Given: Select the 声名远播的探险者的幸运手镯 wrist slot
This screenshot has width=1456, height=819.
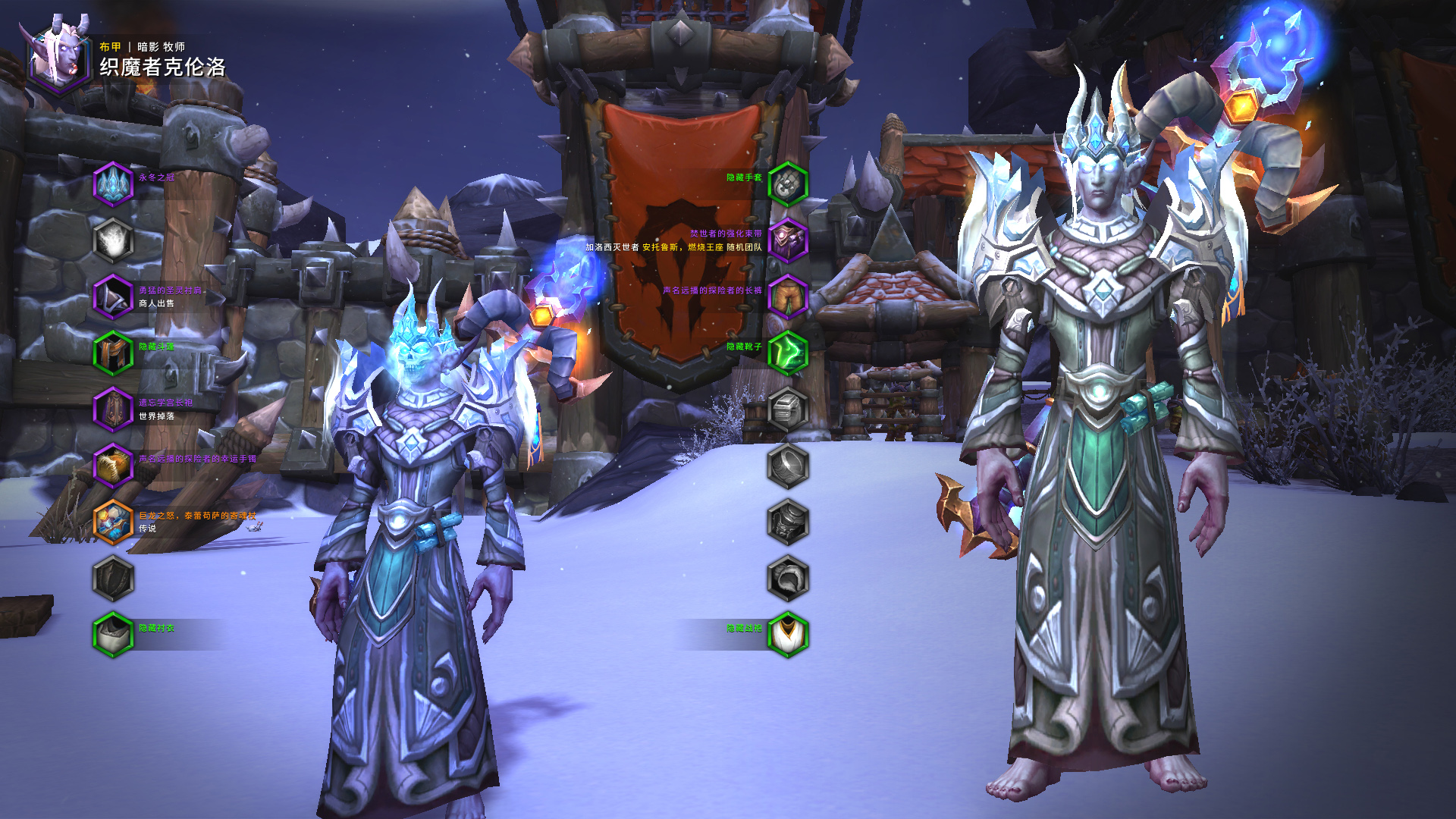Looking at the screenshot, I should [x=113, y=466].
